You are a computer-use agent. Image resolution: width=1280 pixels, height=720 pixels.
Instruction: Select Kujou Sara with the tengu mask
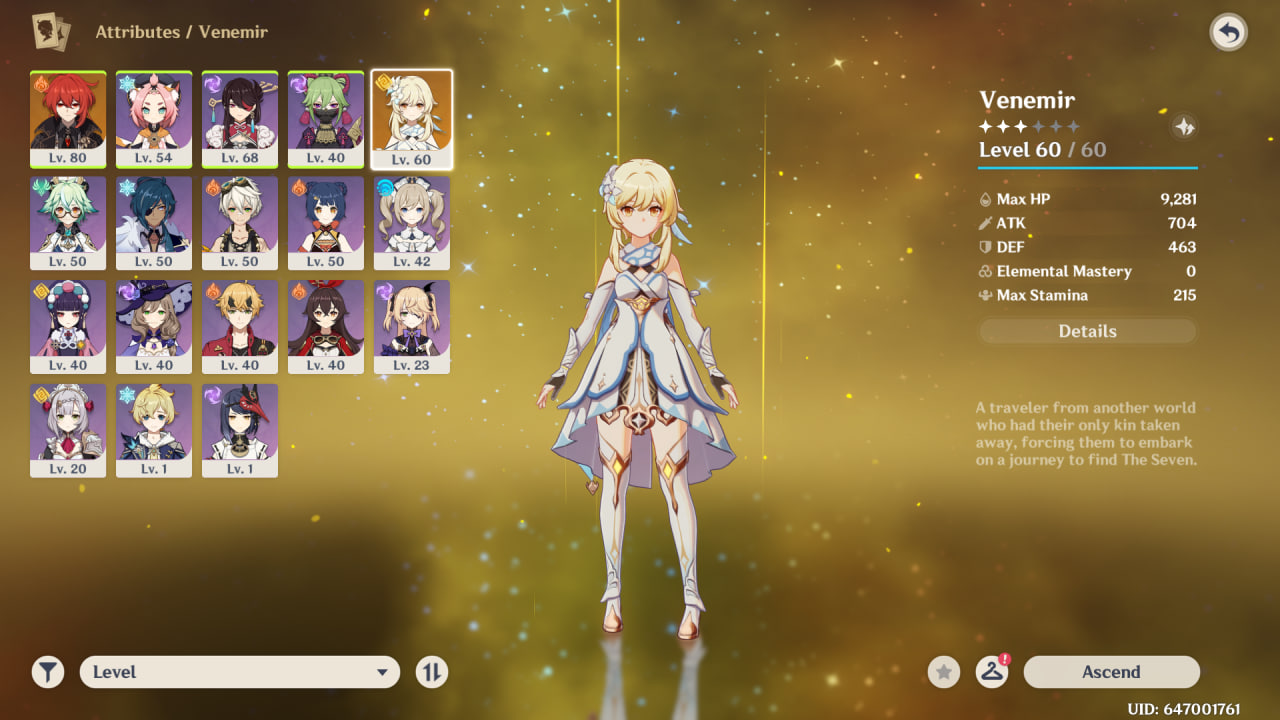pyautogui.click(x=240, y=430)
